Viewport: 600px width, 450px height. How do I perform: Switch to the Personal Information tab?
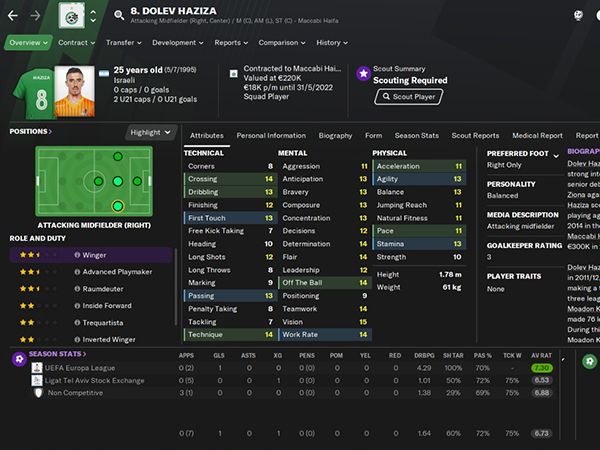click(x=271, y=135)
